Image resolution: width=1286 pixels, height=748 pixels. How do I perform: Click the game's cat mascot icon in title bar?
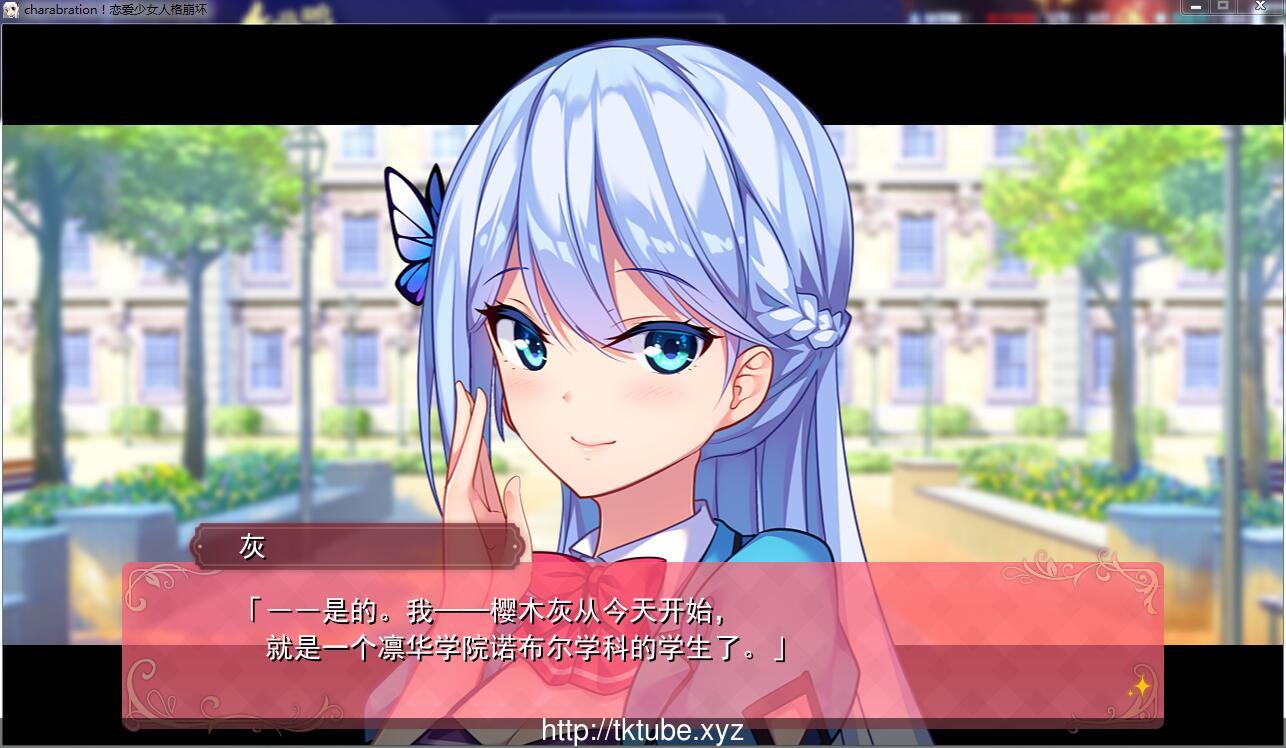[x=10, y=9]
